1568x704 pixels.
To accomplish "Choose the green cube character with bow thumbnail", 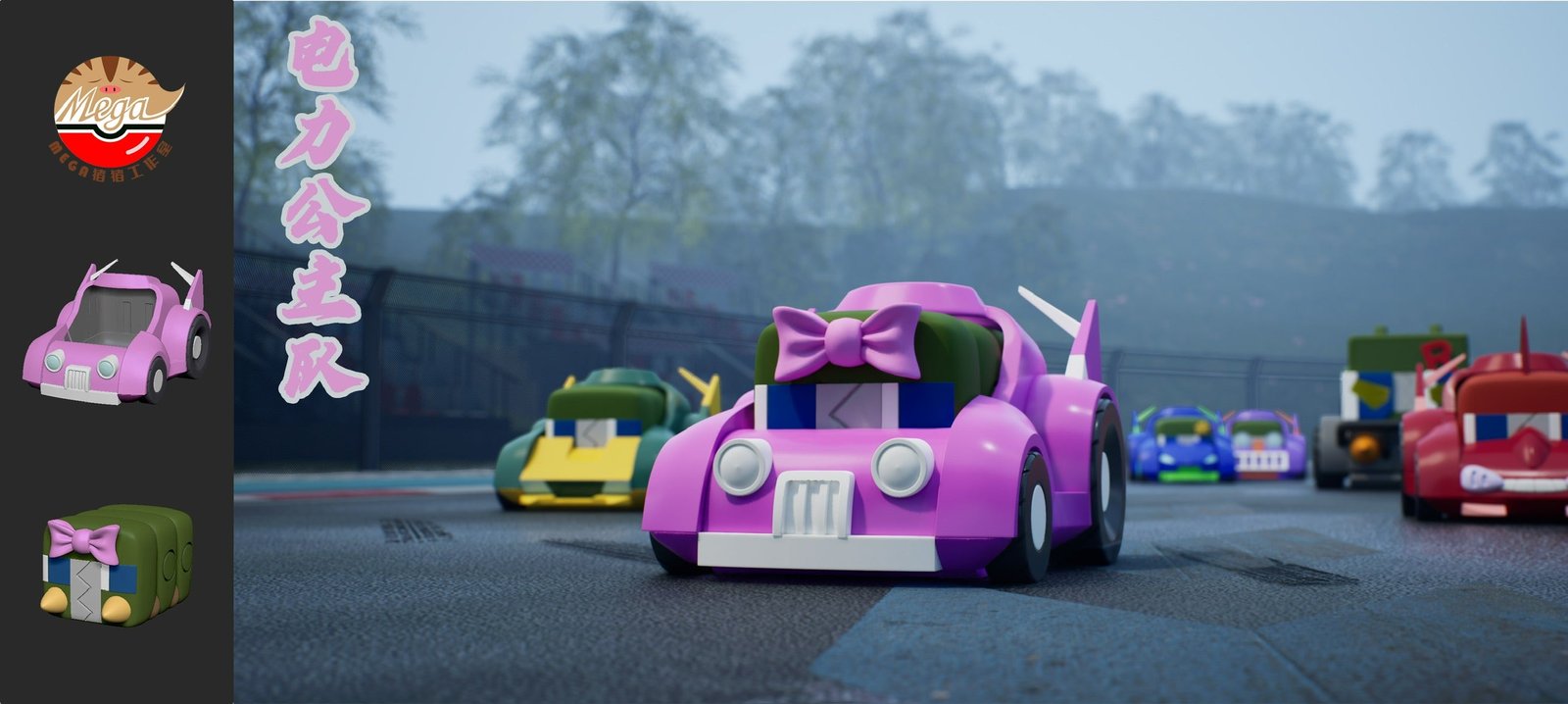I will pos(117,566).
